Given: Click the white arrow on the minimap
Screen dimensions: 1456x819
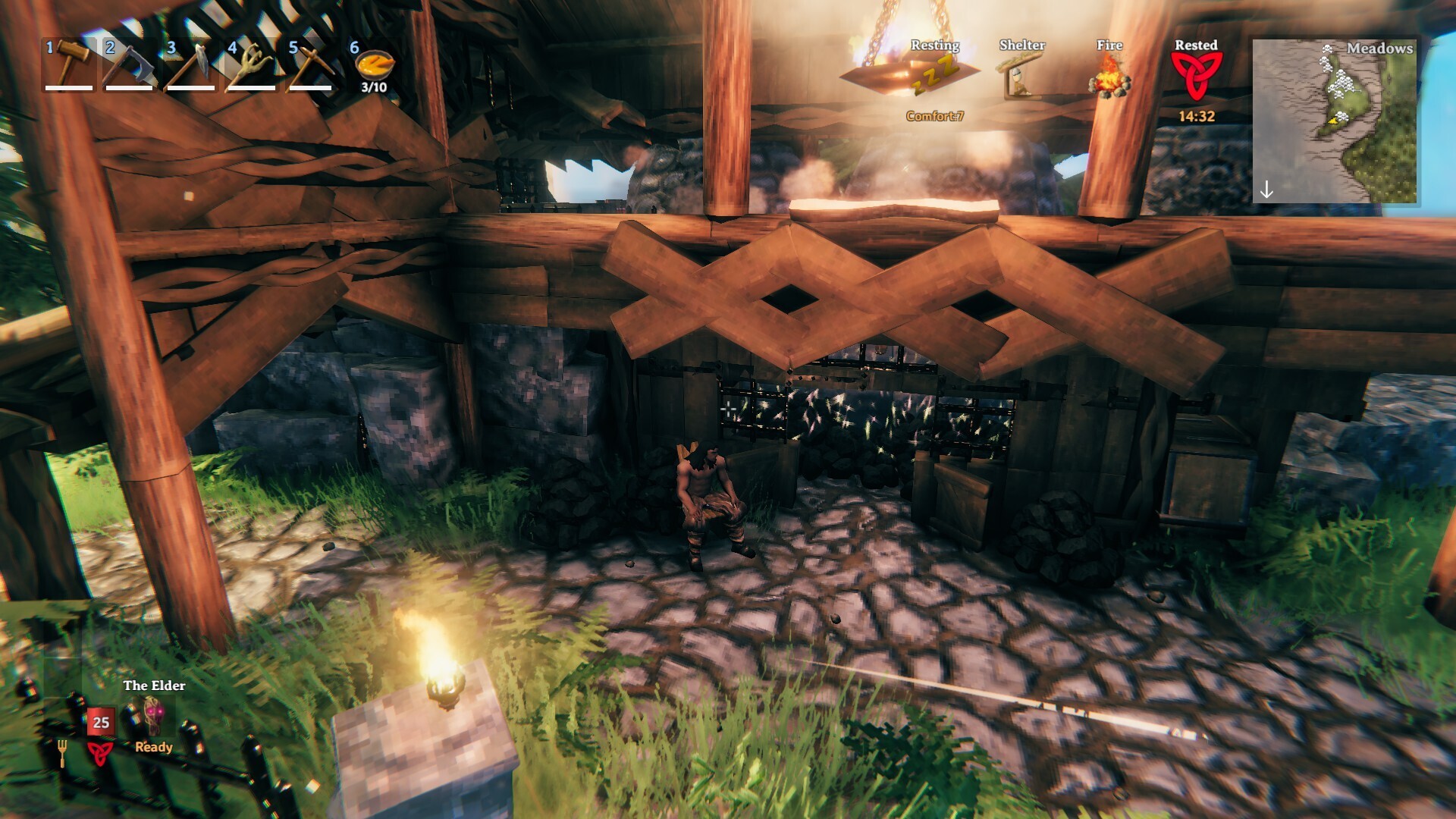Looking at the screenshot, I should 1266,187.
